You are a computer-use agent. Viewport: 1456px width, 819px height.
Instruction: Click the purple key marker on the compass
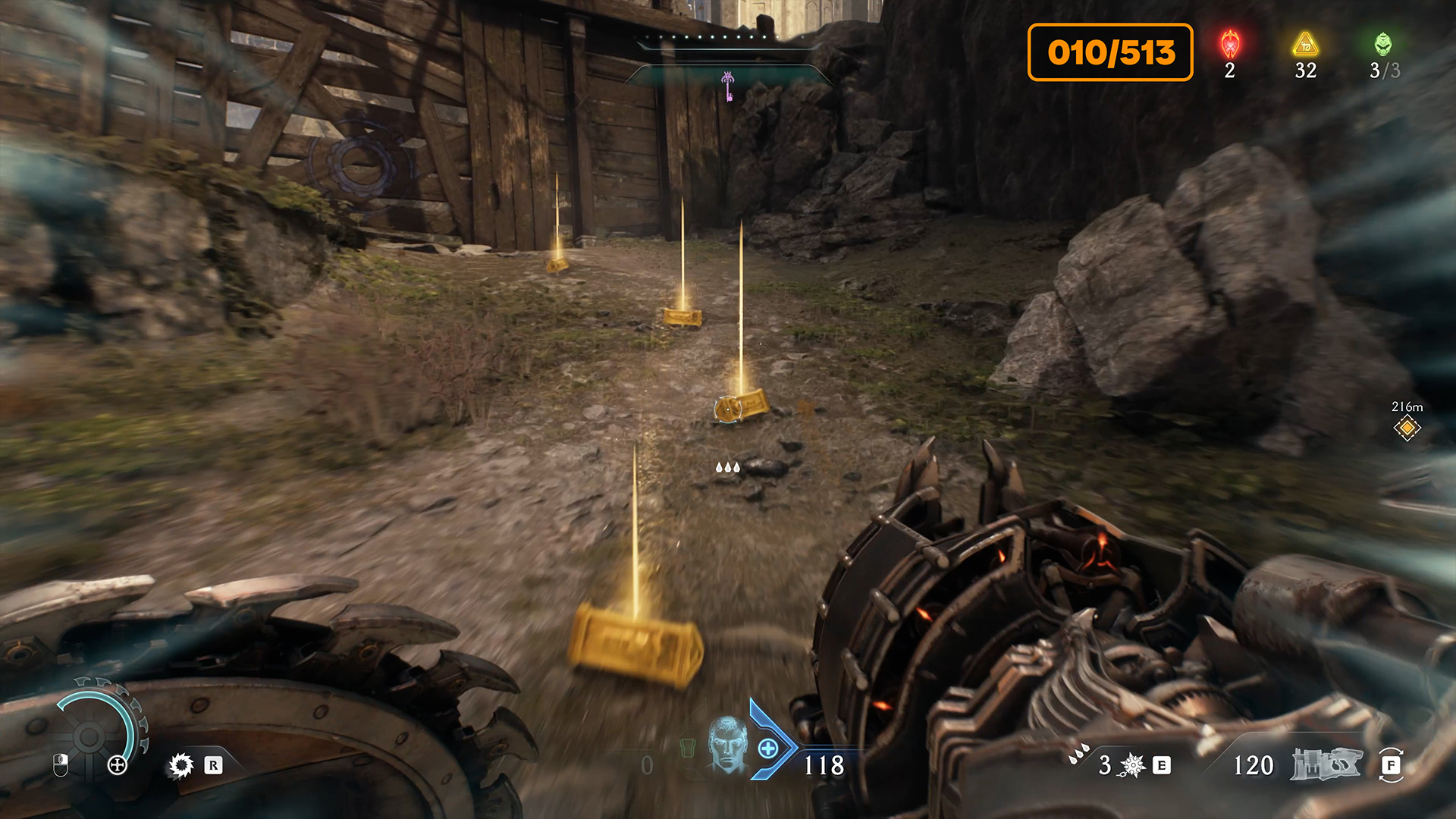[728, 85]
